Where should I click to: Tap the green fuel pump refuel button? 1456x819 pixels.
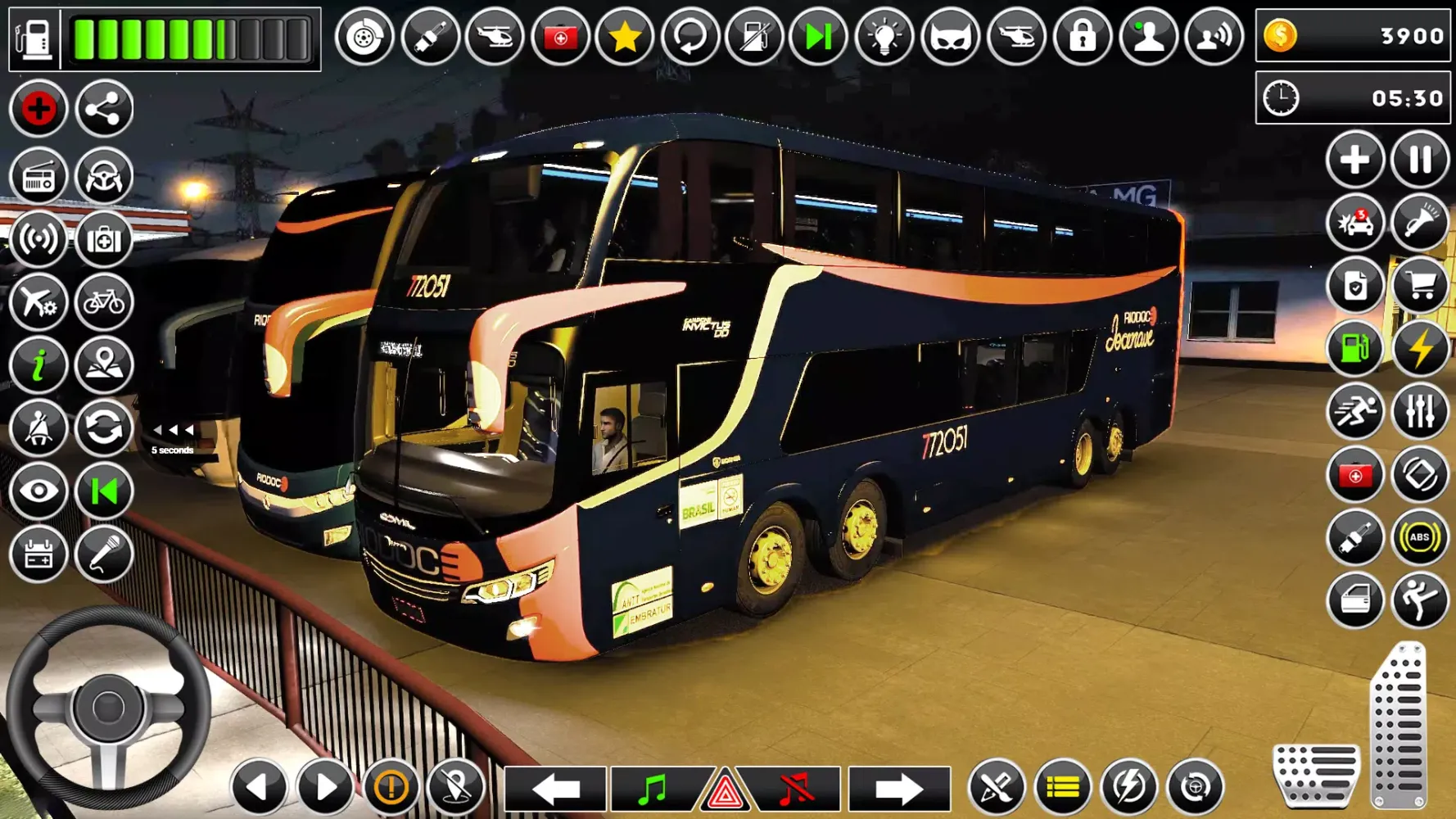point(1354,348)
